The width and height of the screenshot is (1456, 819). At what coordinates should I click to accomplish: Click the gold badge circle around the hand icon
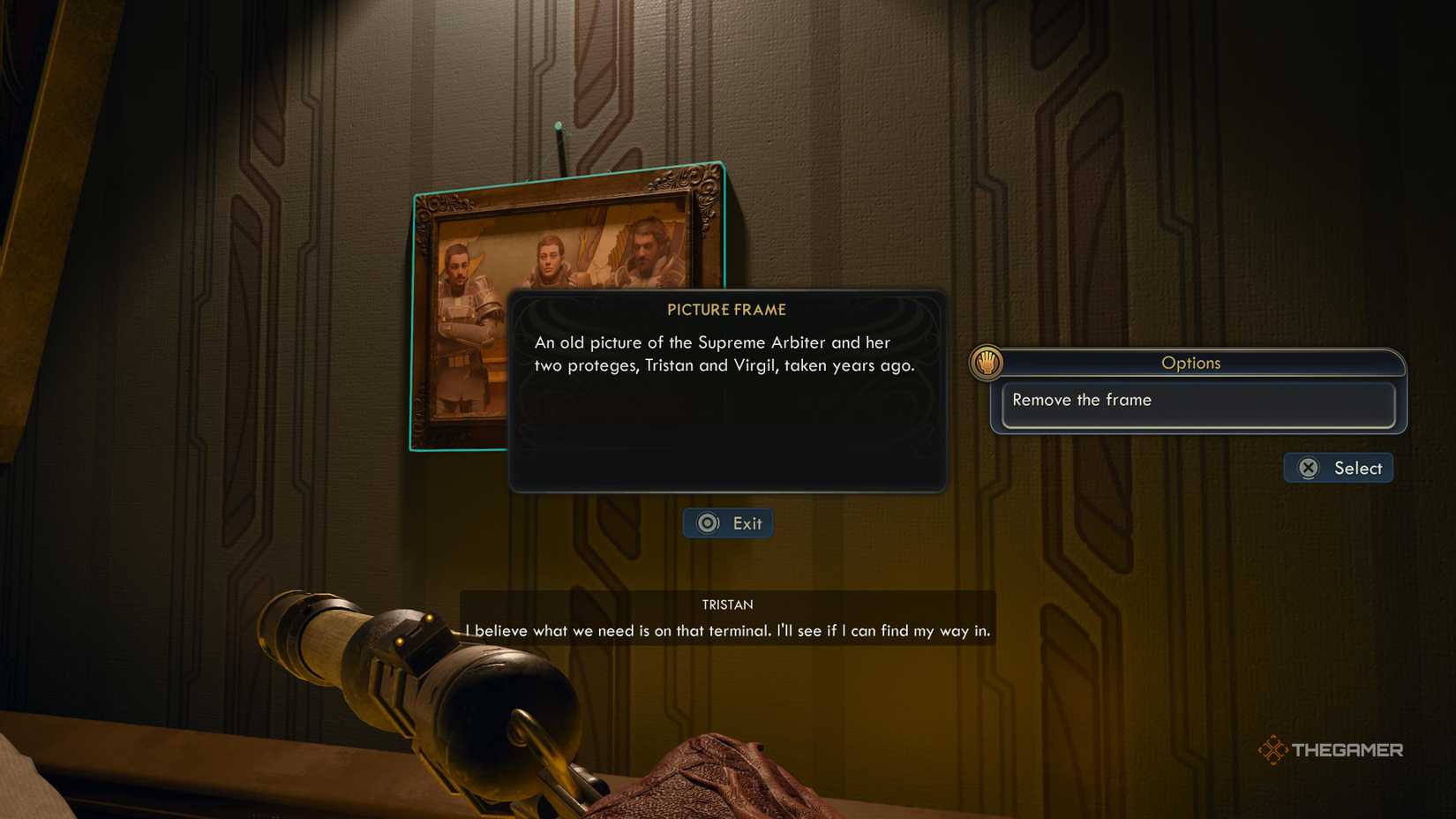click(986, 362)
